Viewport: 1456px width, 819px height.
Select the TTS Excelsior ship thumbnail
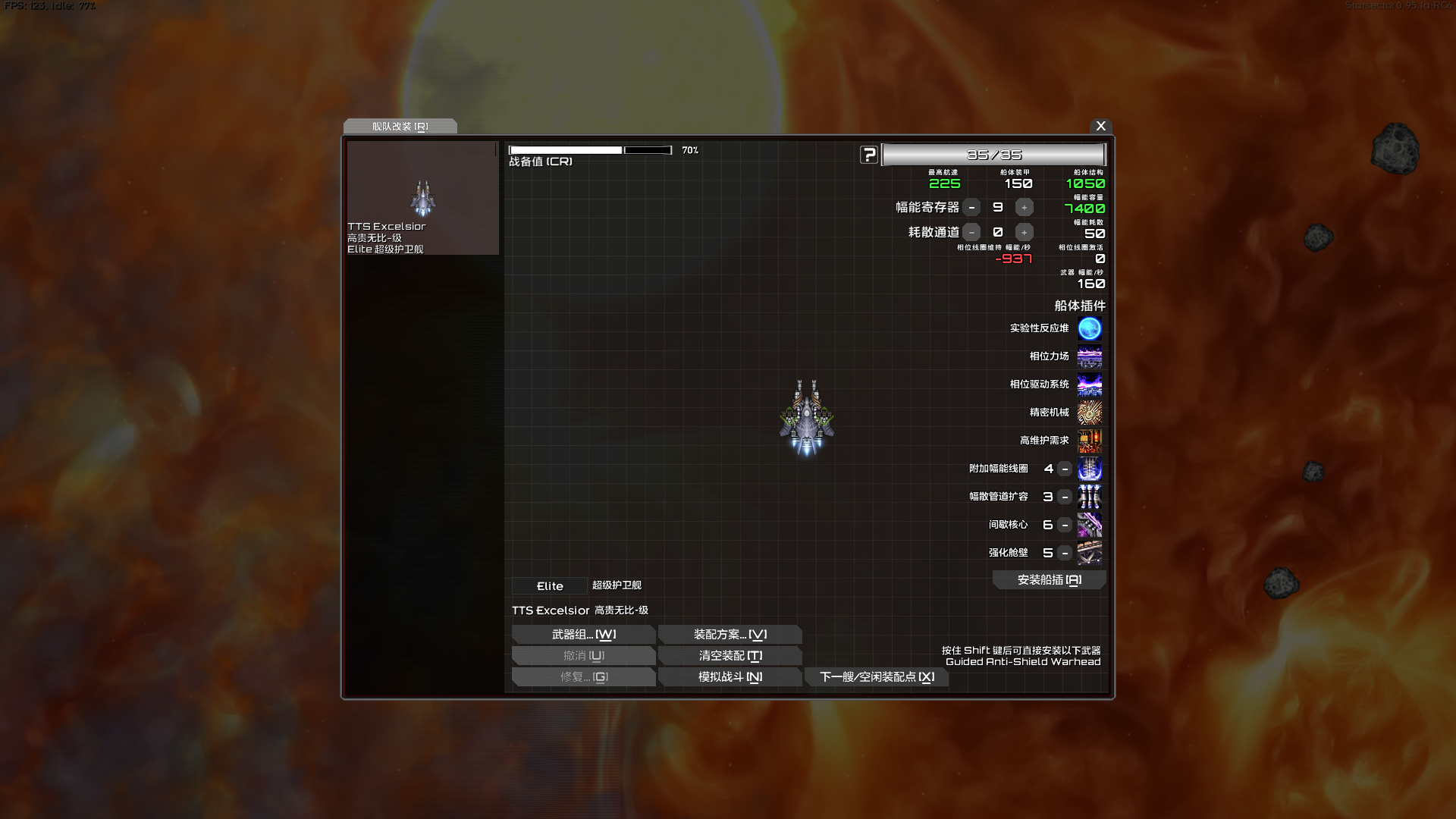[x=422, y=198]
